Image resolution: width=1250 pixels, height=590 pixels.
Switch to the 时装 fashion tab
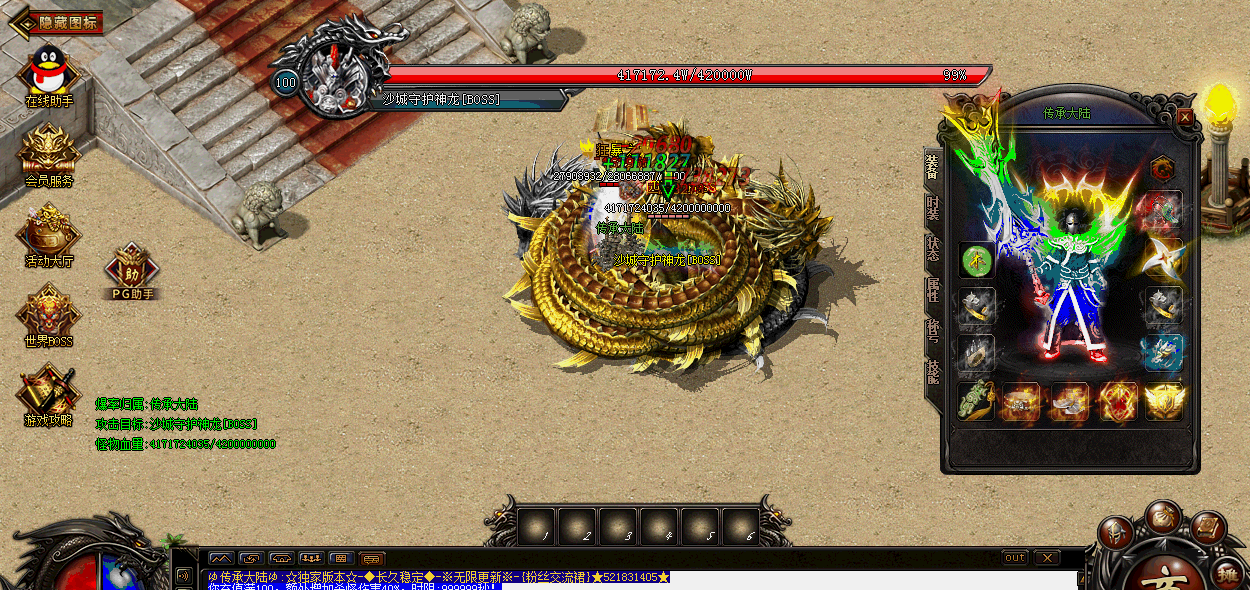click(x=932, y=208)
